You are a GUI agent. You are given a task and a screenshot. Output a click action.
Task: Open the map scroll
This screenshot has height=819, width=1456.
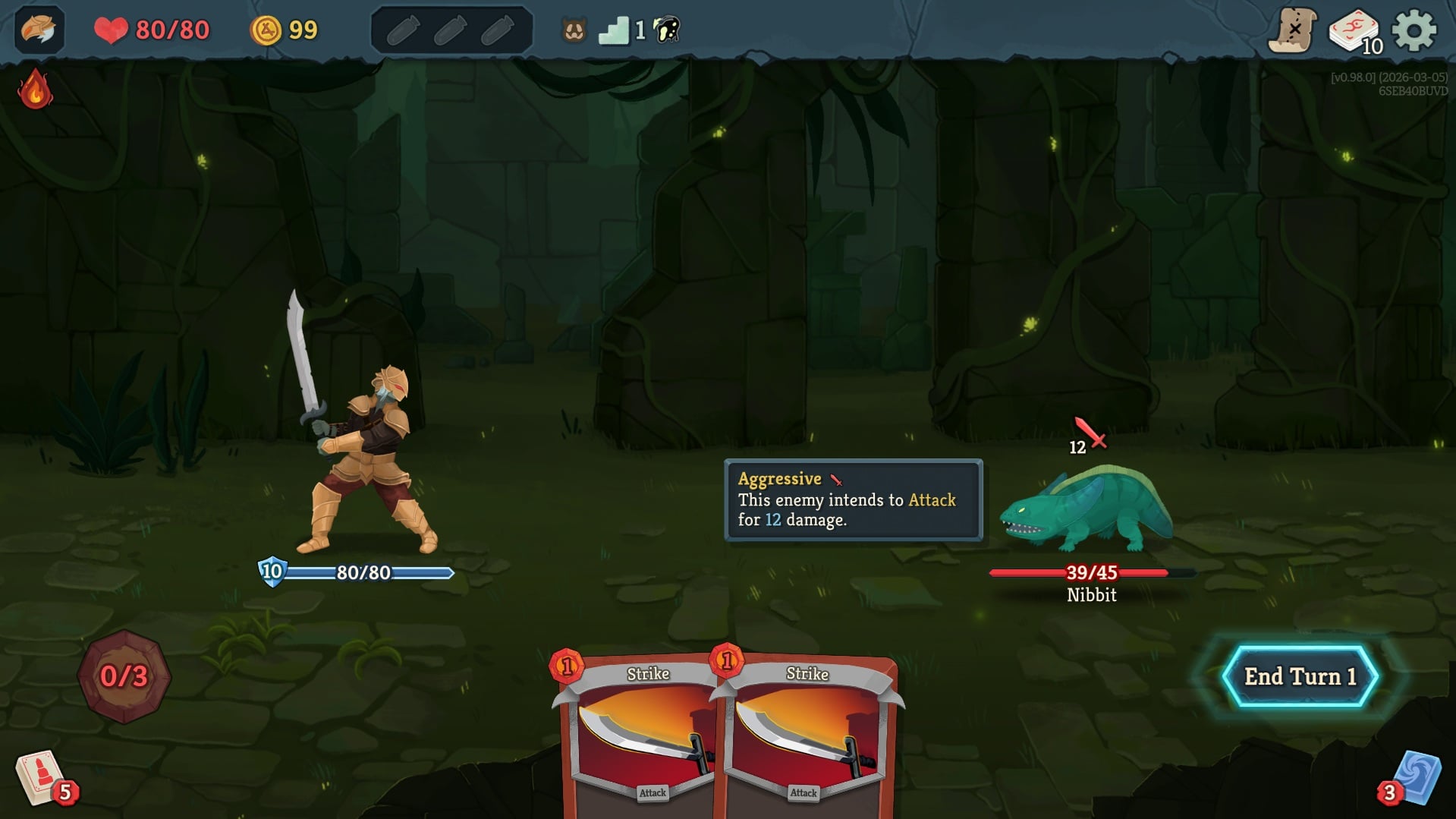point(1292,31)
